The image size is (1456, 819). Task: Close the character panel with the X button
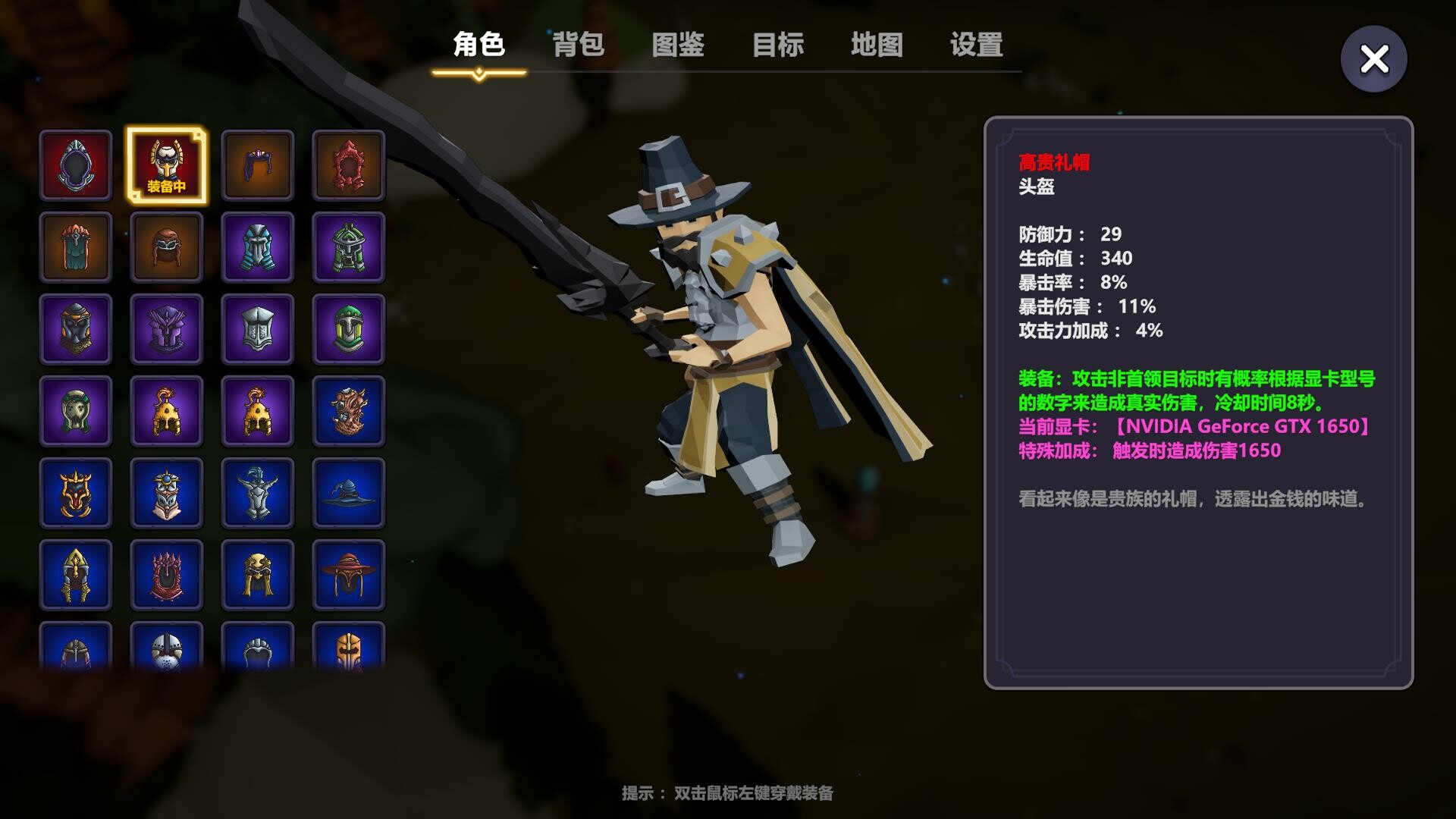point(1373,57)
